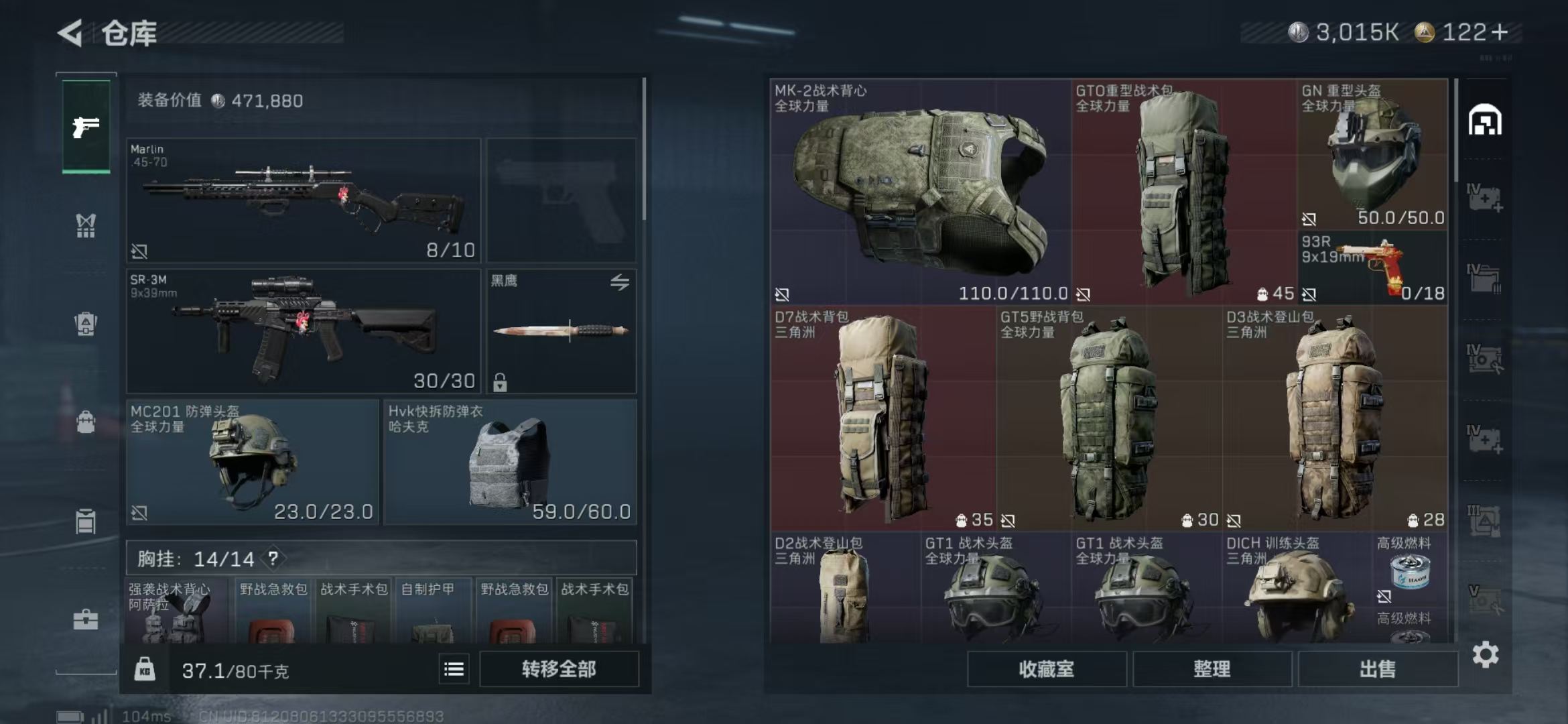Select the Marlin .45-70 rifle slot
Viewport: 1568px width, 724px height.
[304, 200]
